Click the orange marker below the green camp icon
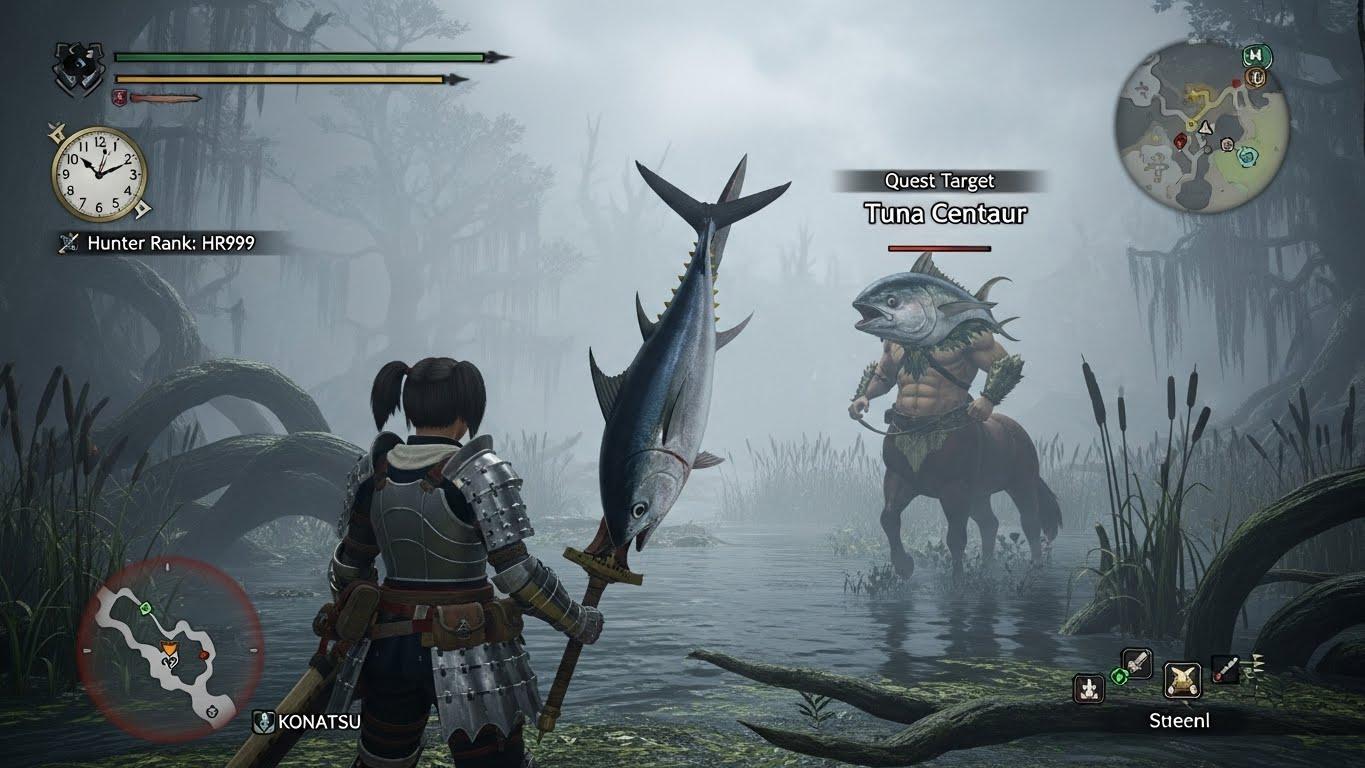This screenshot has width=1365, height=768. [1257, 76]
